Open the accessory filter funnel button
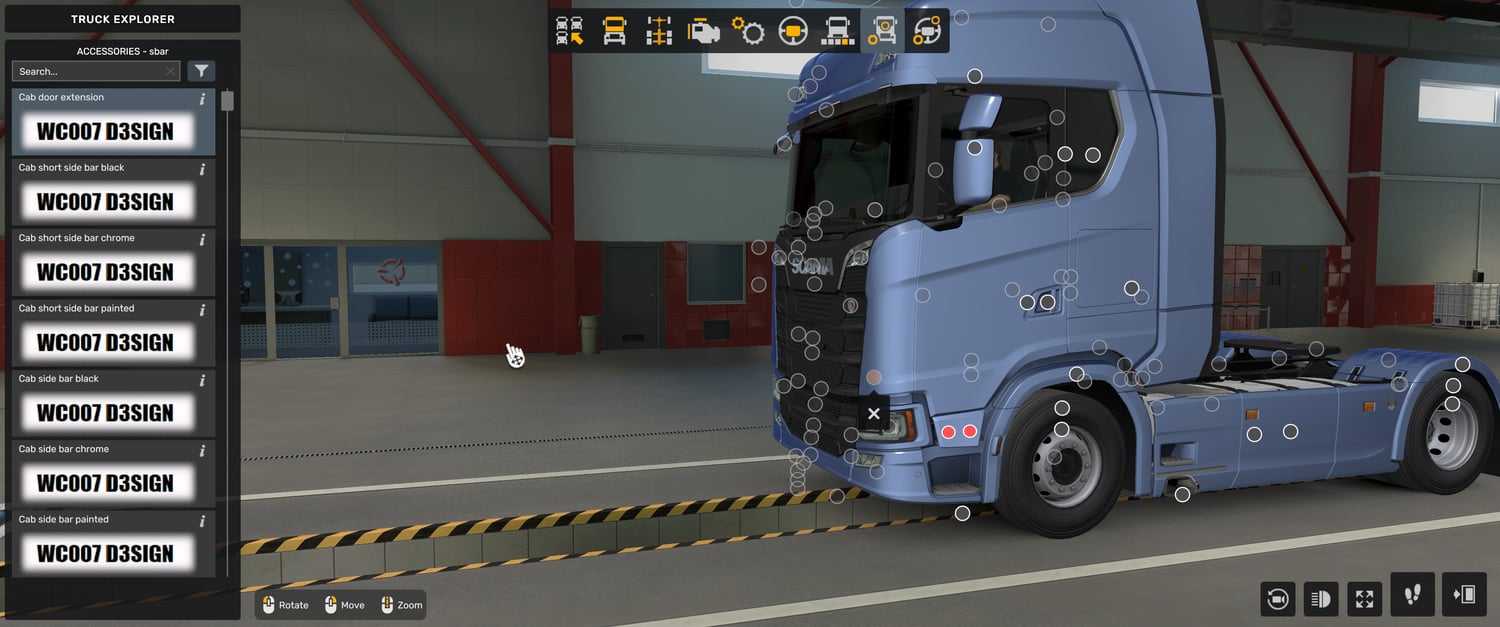This screenshot has height=627, width=1500. coord(202,71)
